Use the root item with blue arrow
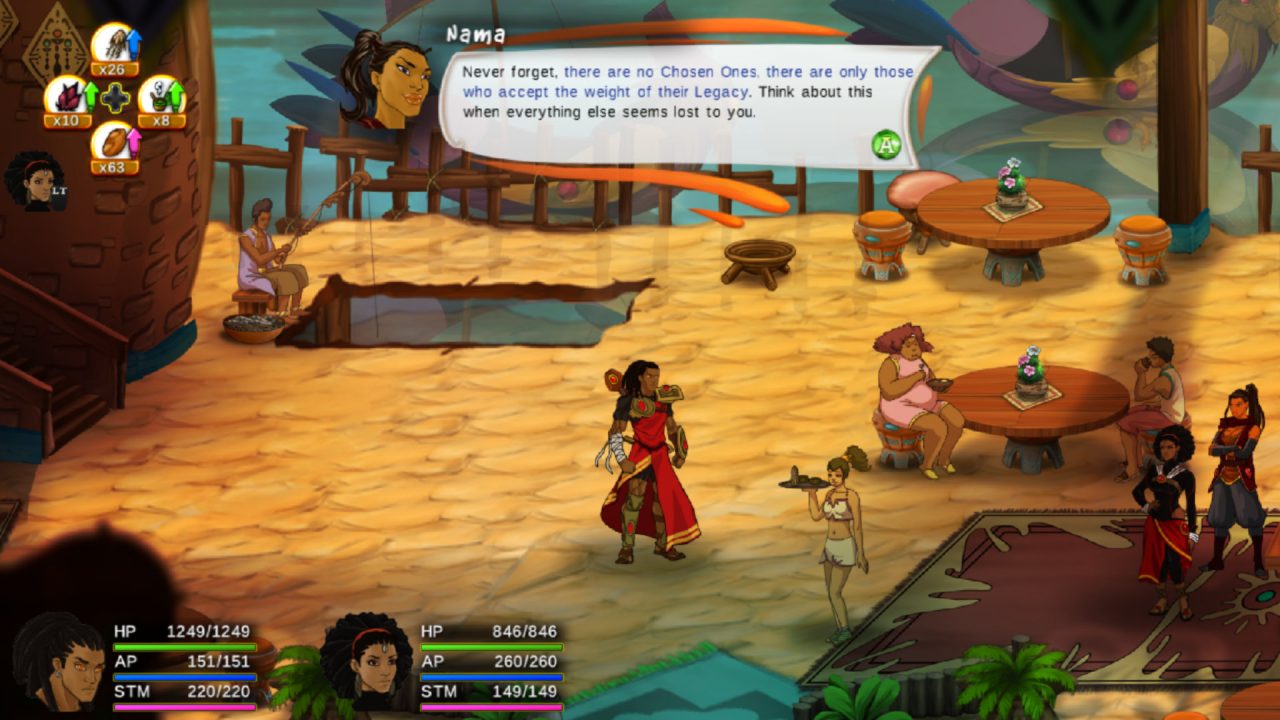This screenshot has width=1280, height=720. (113, 47)
